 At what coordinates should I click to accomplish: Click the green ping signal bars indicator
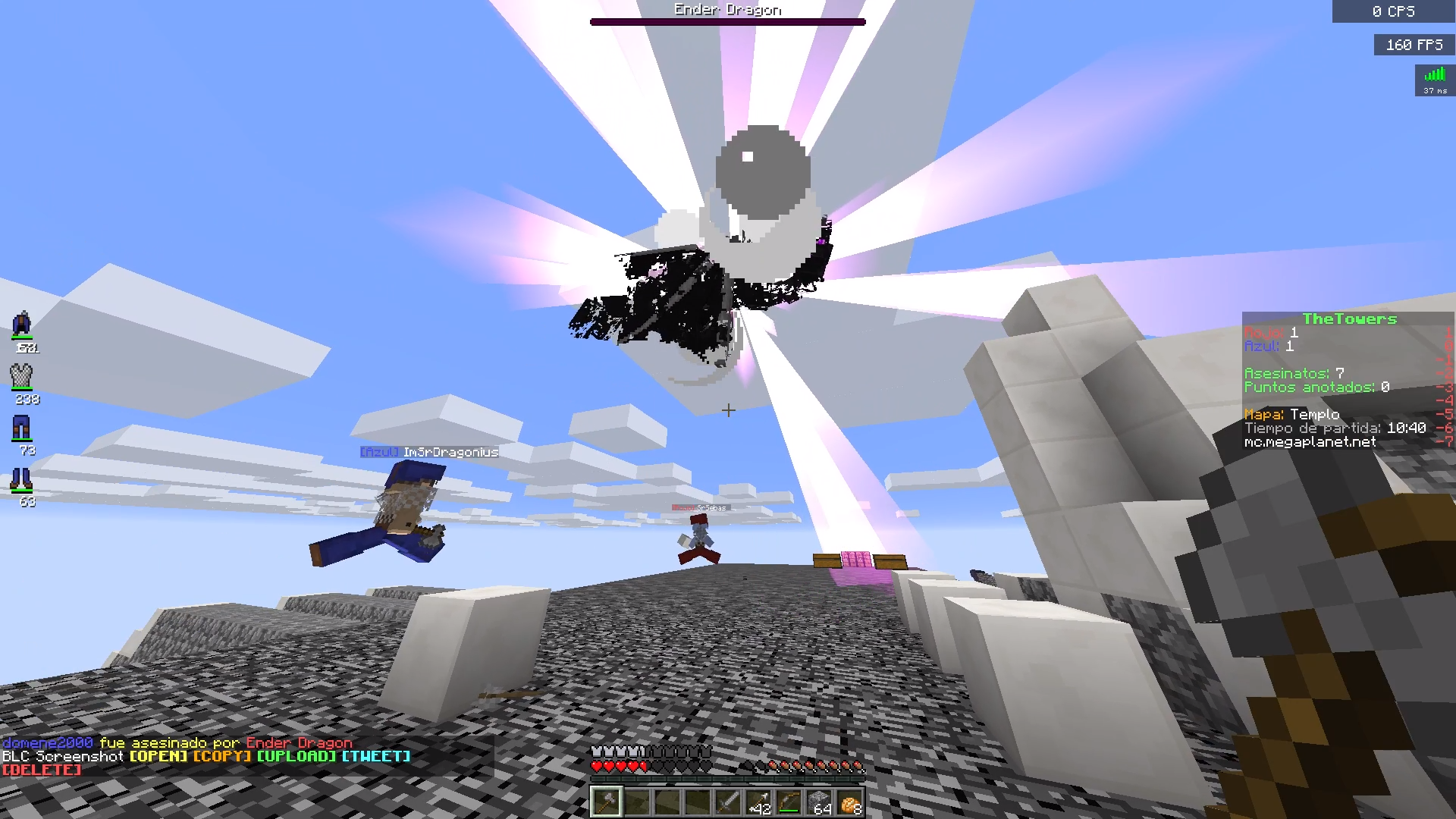(1434, 76)
